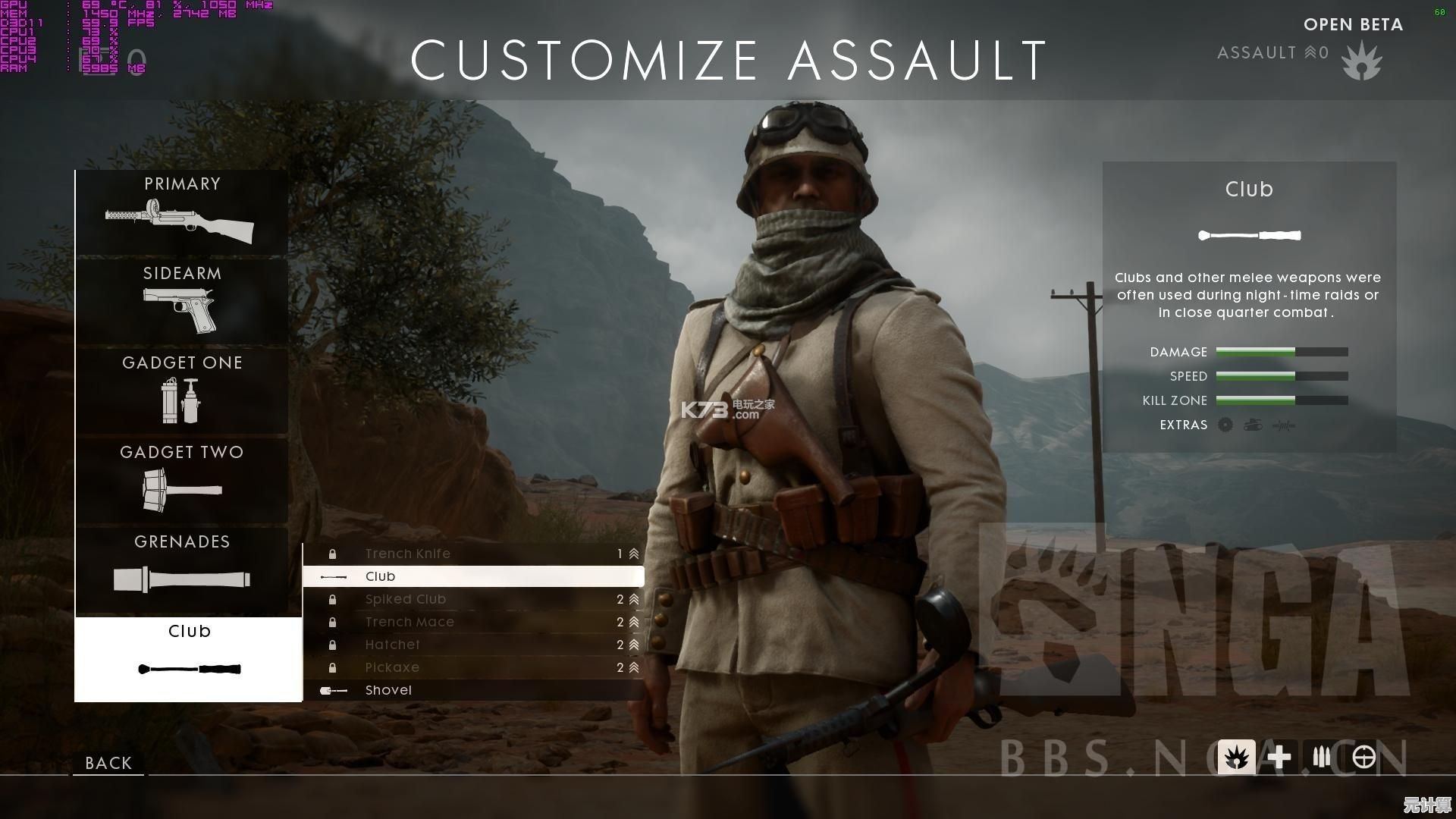Select the Sidearm pistol slot

(x=181, y=301)
